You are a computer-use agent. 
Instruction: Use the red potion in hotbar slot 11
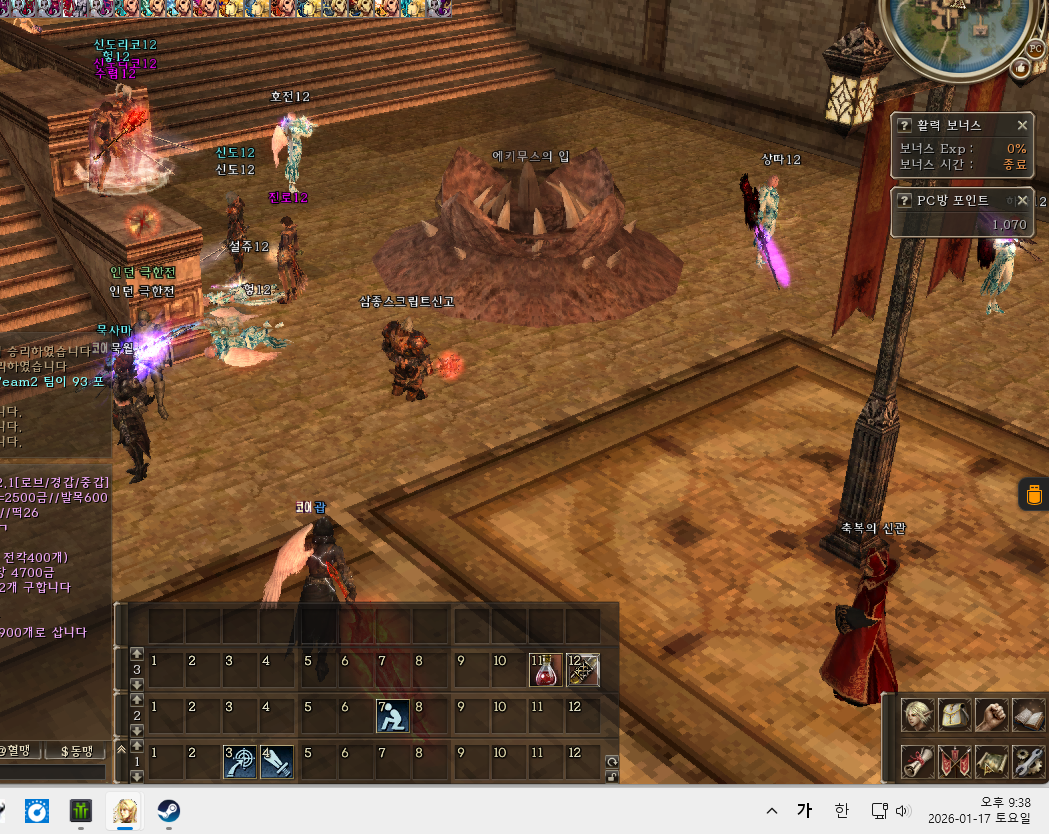click(545, 670)
